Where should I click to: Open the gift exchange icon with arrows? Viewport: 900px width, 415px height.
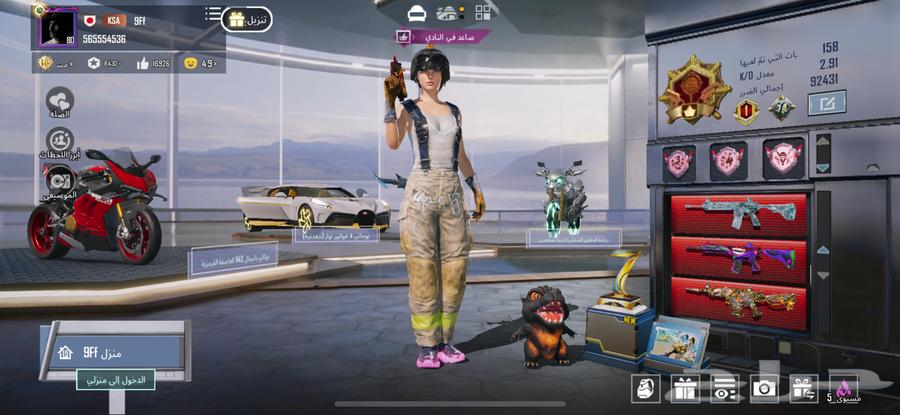click(803, 389)
